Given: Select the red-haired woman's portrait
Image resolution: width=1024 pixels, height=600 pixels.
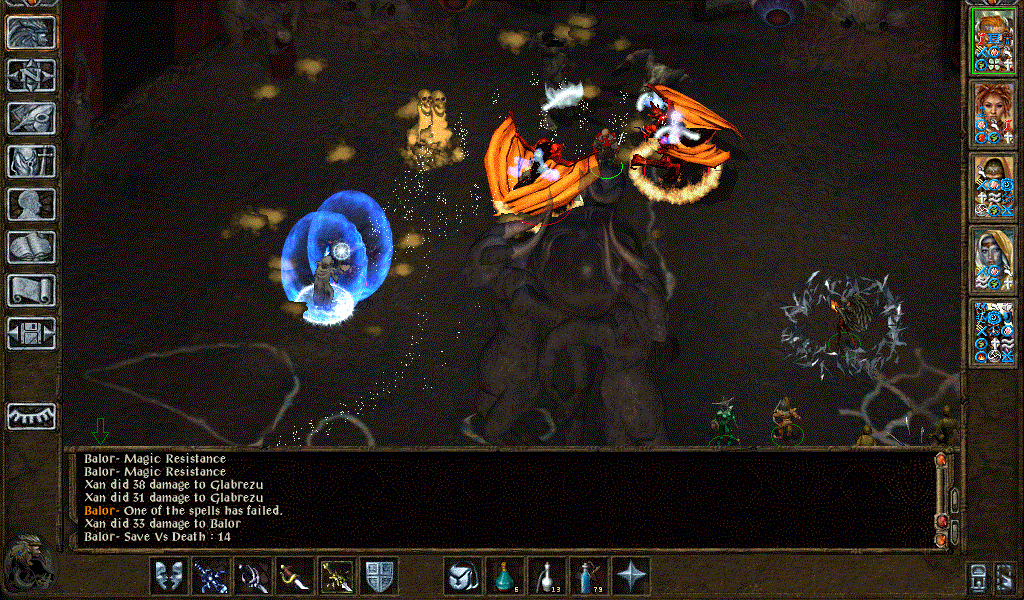Looking at the screenshot, I should [993, 113].
